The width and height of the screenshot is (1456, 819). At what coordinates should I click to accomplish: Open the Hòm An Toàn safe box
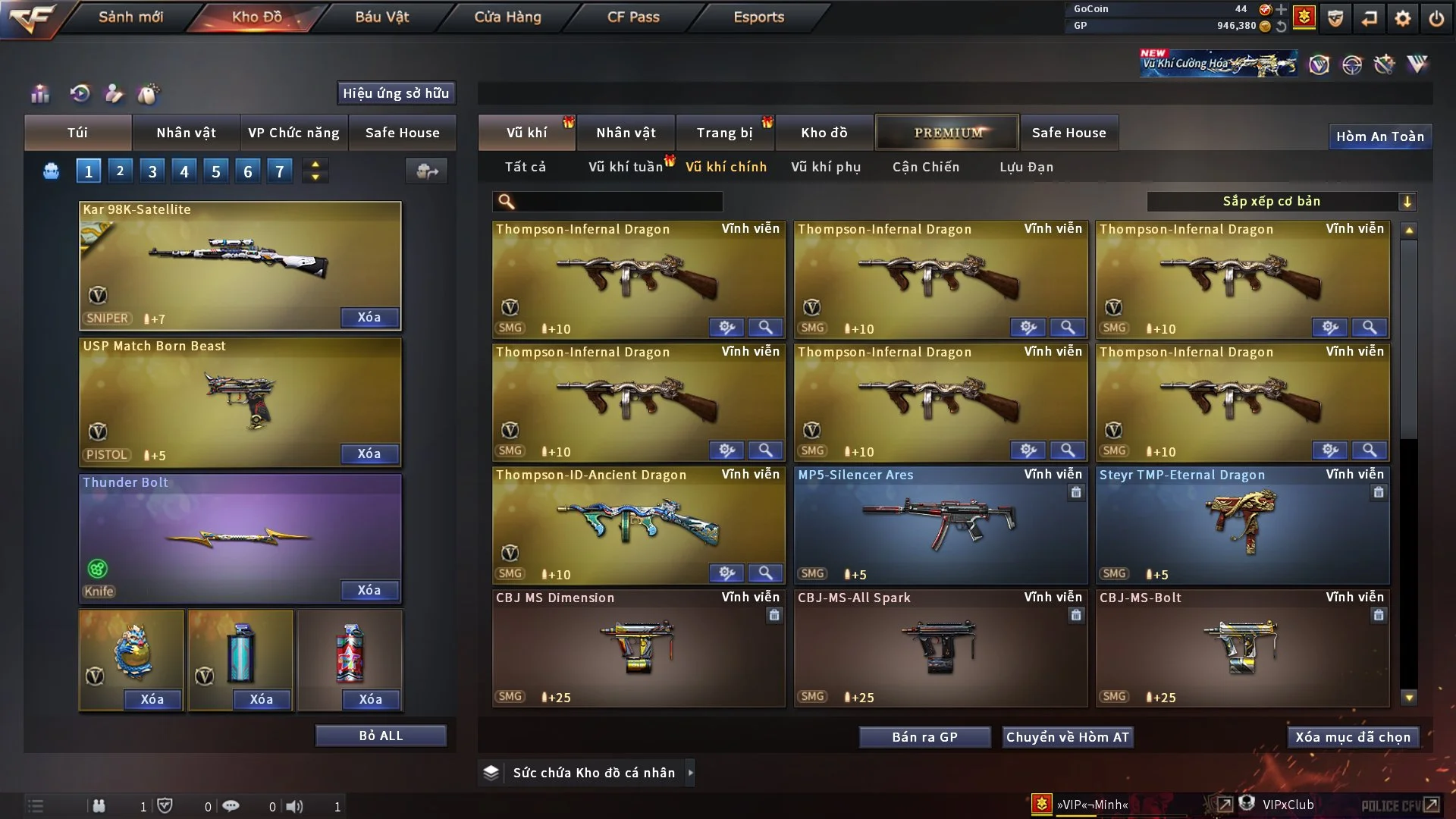pos(1379,136)
